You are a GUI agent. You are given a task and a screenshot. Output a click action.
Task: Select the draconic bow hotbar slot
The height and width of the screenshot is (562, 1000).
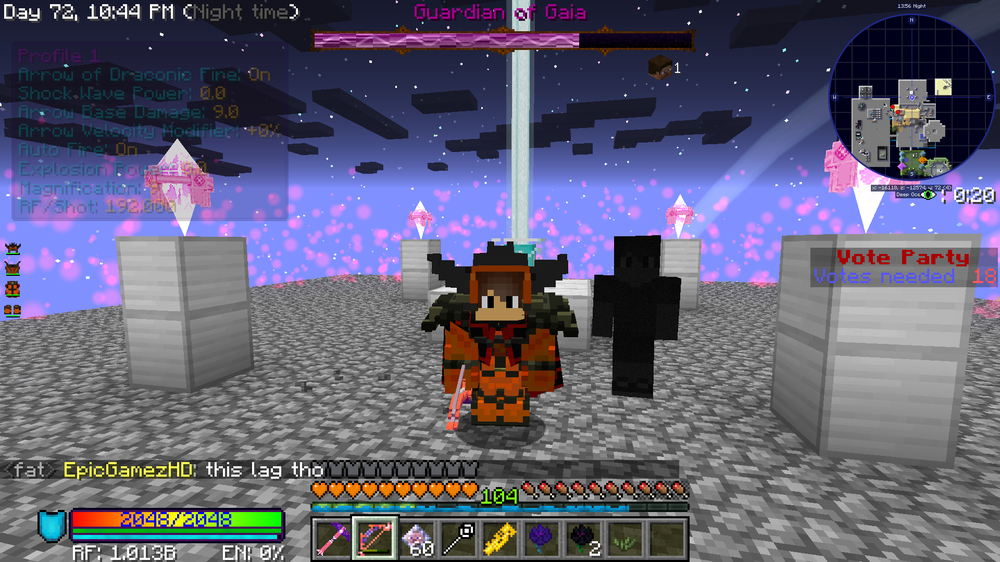coord(375,539)
